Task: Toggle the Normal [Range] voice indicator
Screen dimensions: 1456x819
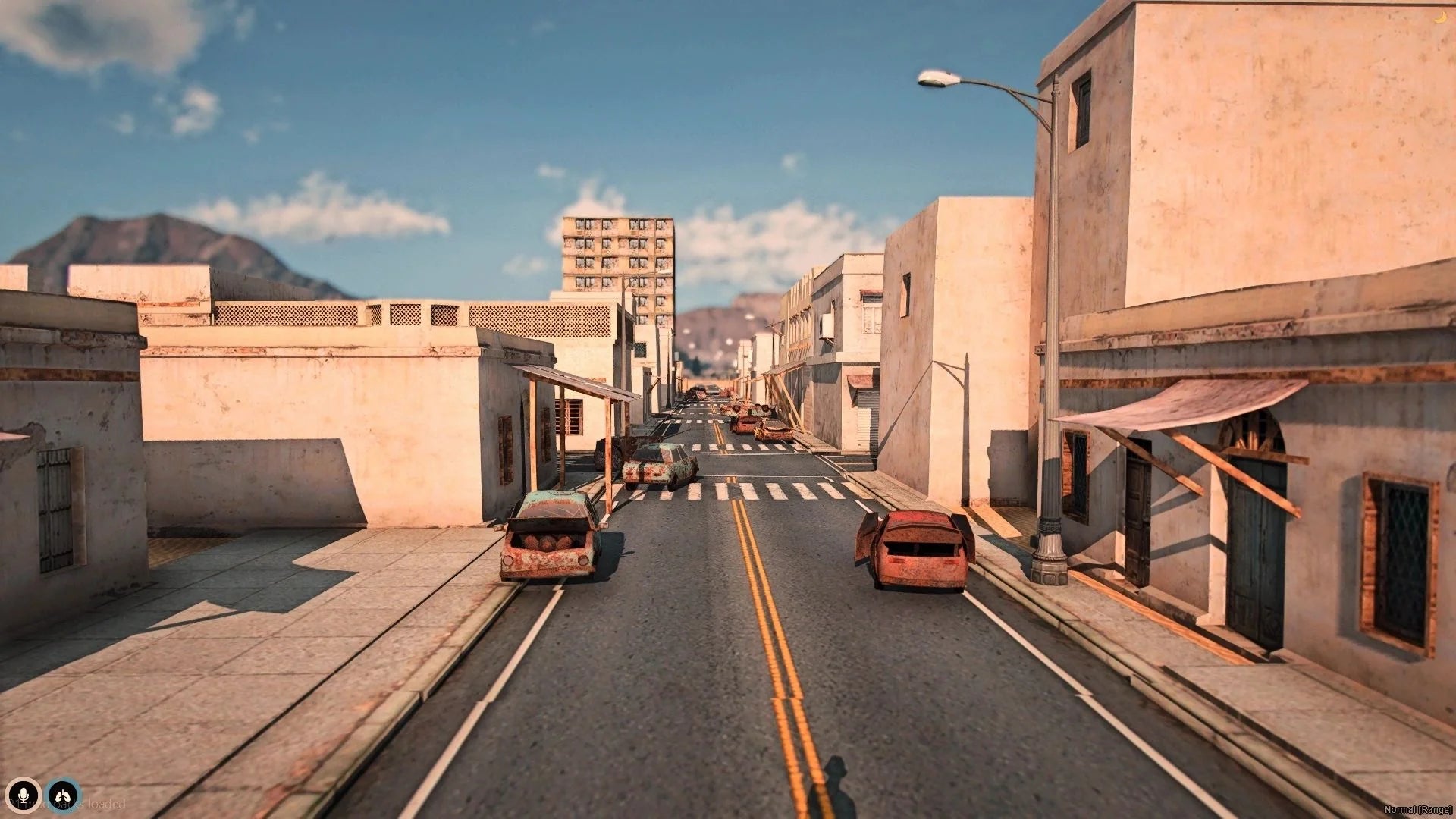Action: pyautogui.click(x=1417, y=809)
